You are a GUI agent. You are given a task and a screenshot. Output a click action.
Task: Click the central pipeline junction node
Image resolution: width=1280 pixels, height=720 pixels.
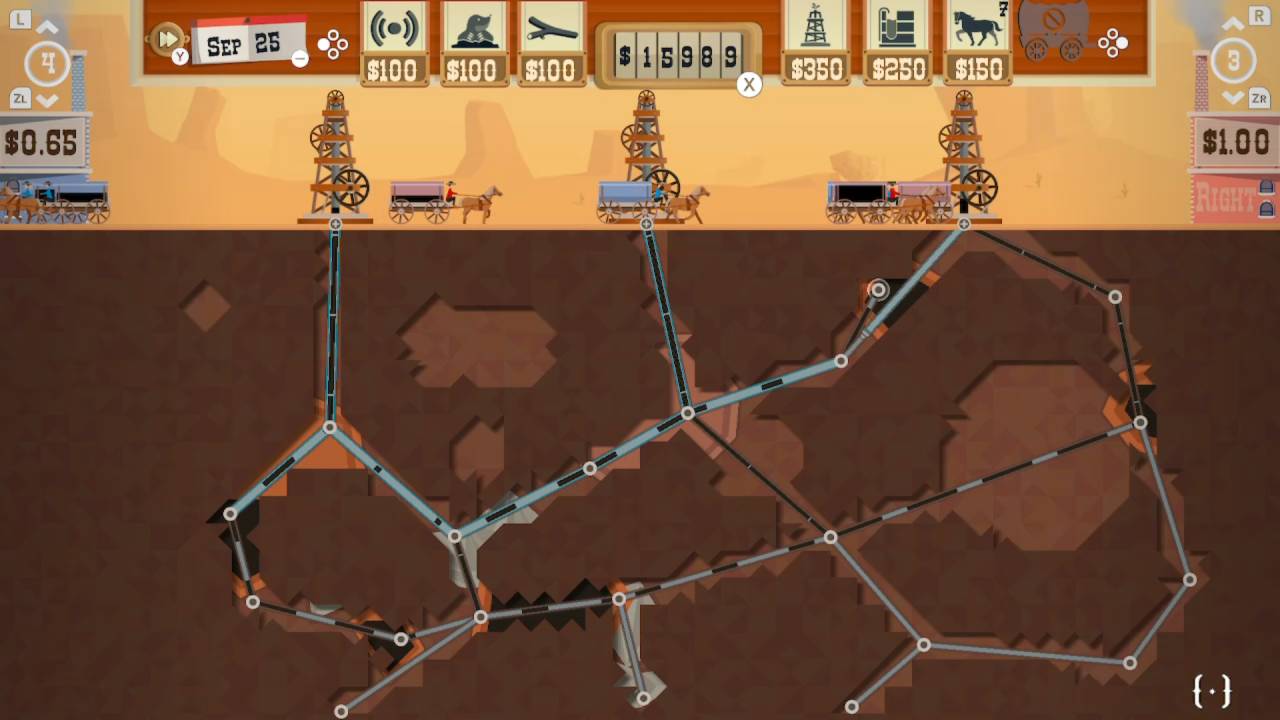(688, 411)
